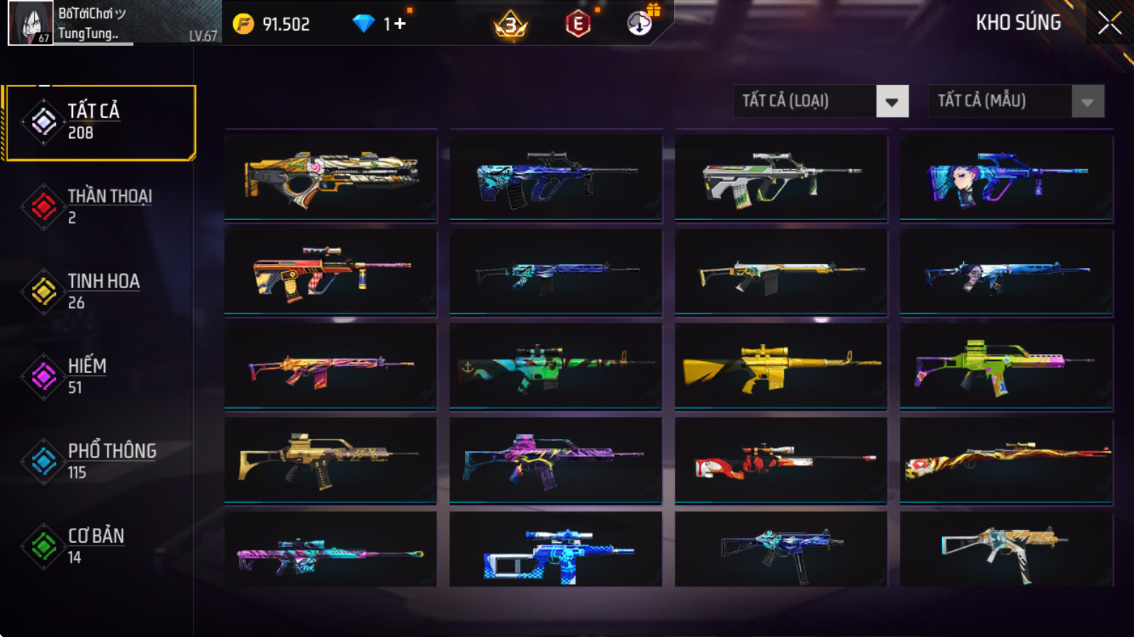
Task: Select the anime girl AUG skin
Action: (x=1006, y=175)
